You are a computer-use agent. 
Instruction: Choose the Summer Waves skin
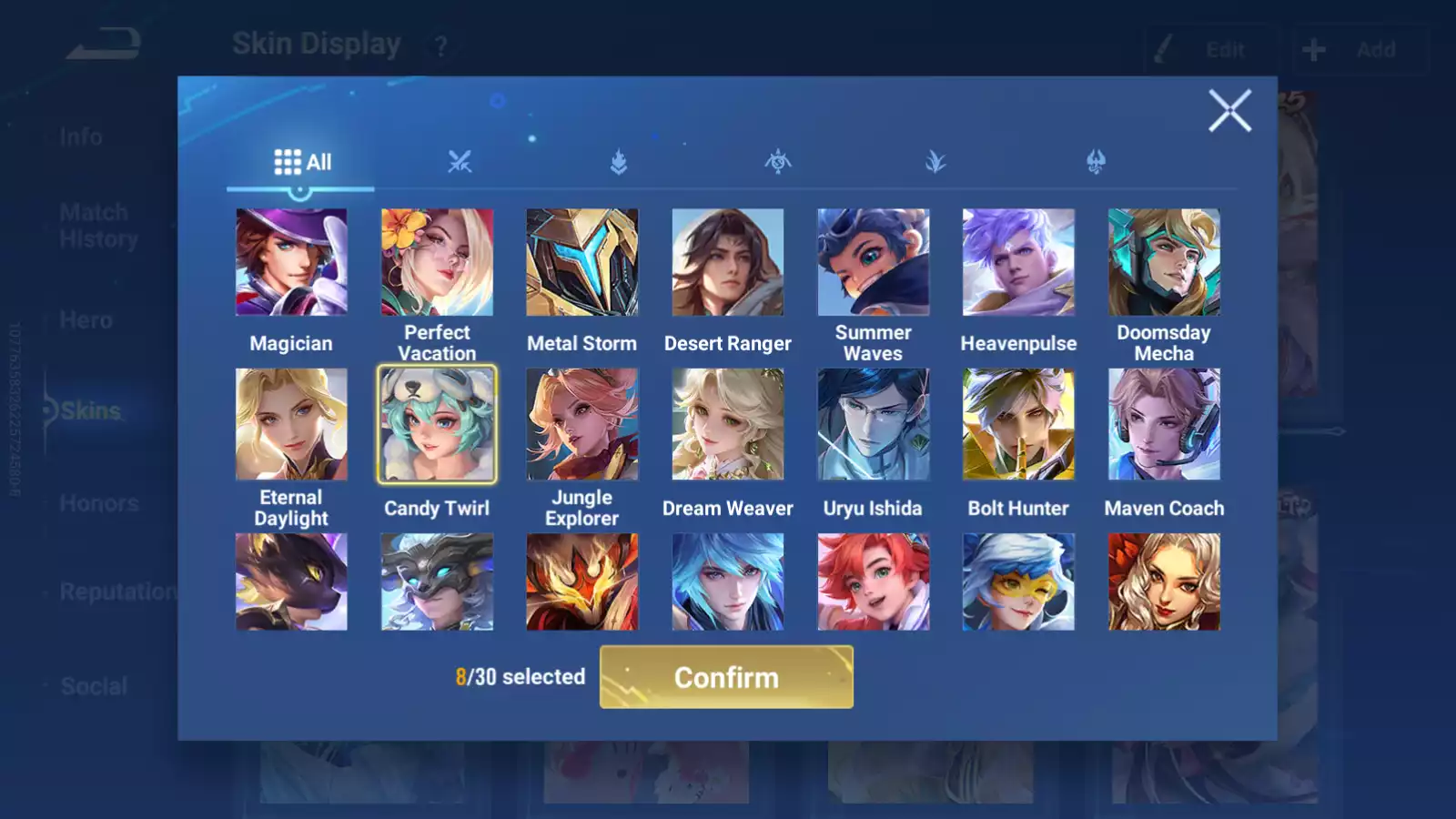point(874,262)
